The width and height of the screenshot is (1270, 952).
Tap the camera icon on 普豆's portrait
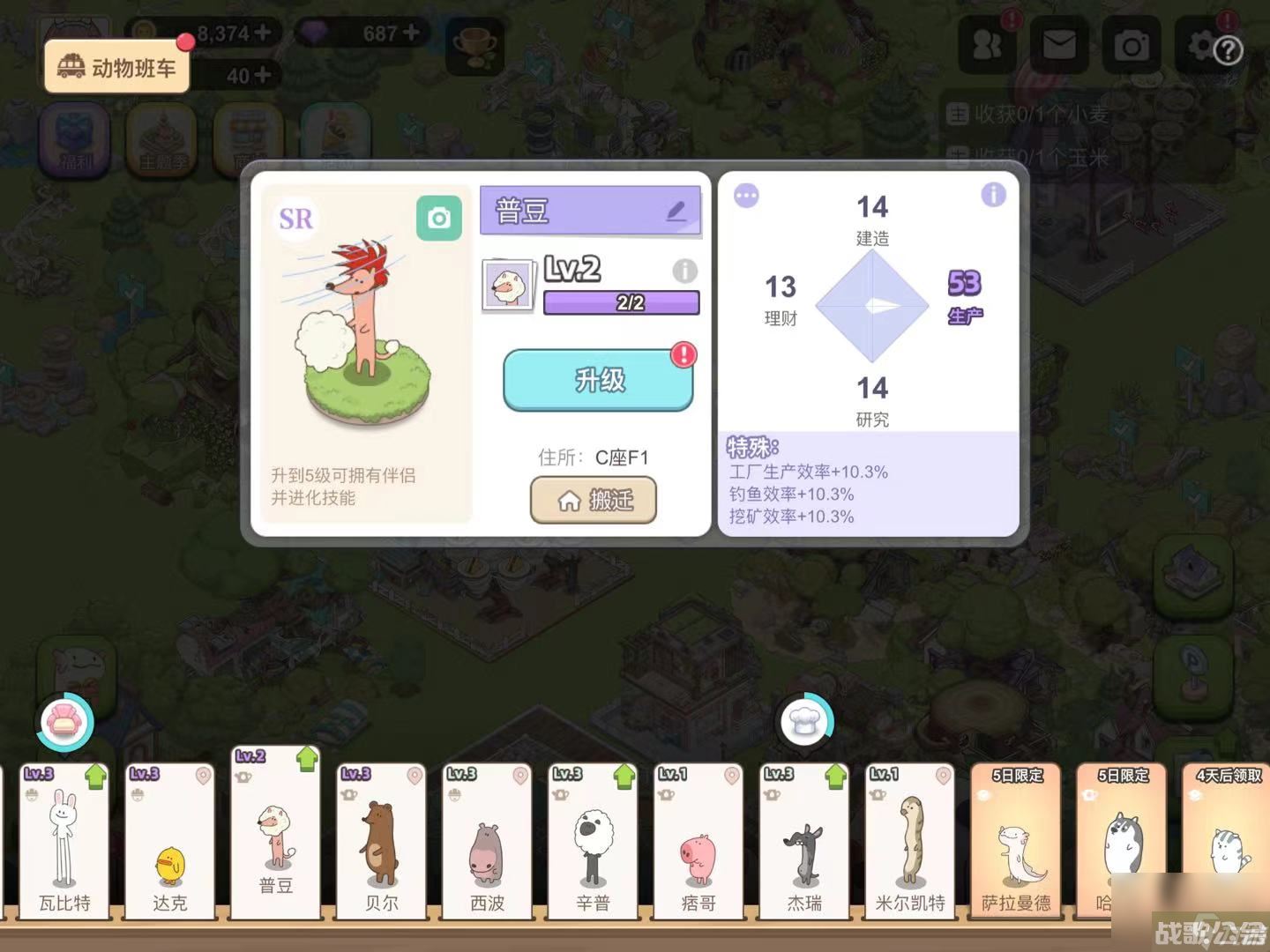pyautogui.click(x=441, y=218)
